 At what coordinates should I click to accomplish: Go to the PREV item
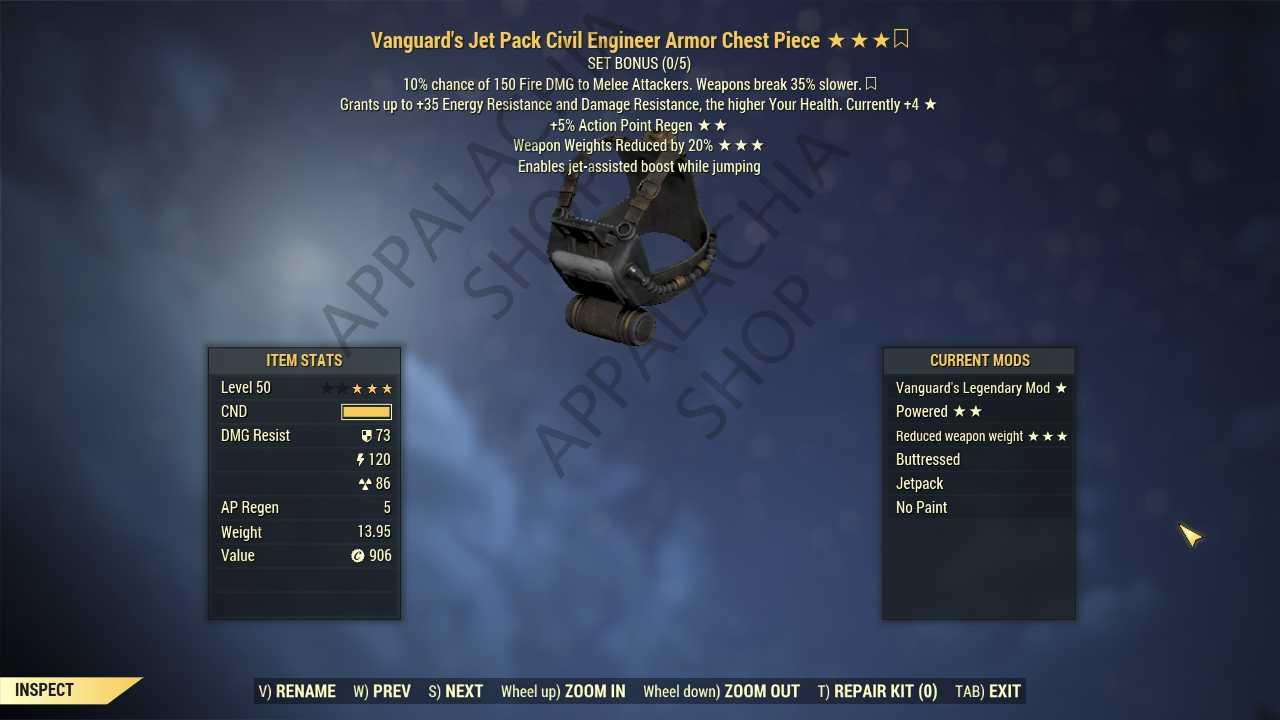(382, 691)
